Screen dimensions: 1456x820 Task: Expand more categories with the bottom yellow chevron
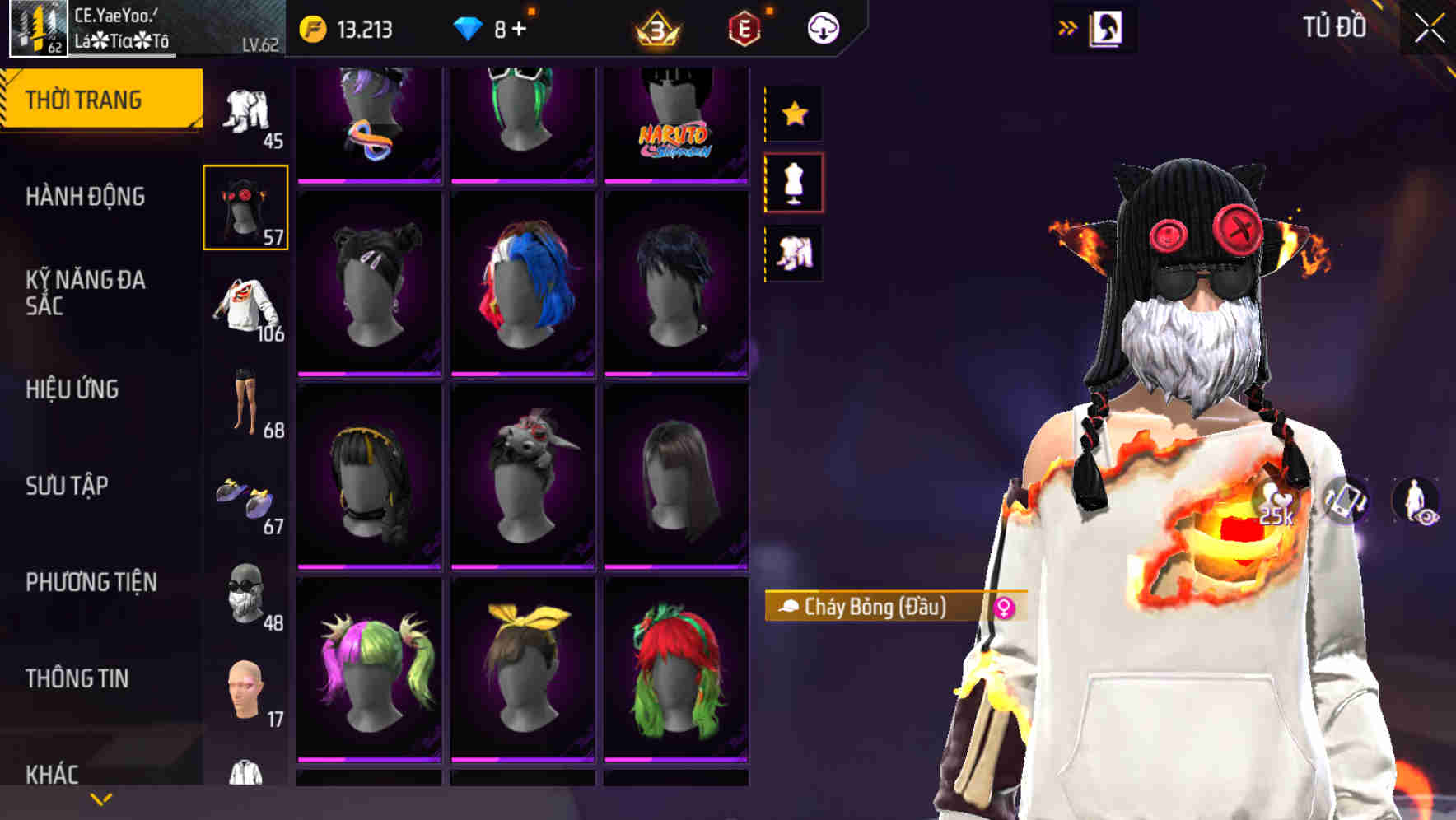click(x=100, y=798)
